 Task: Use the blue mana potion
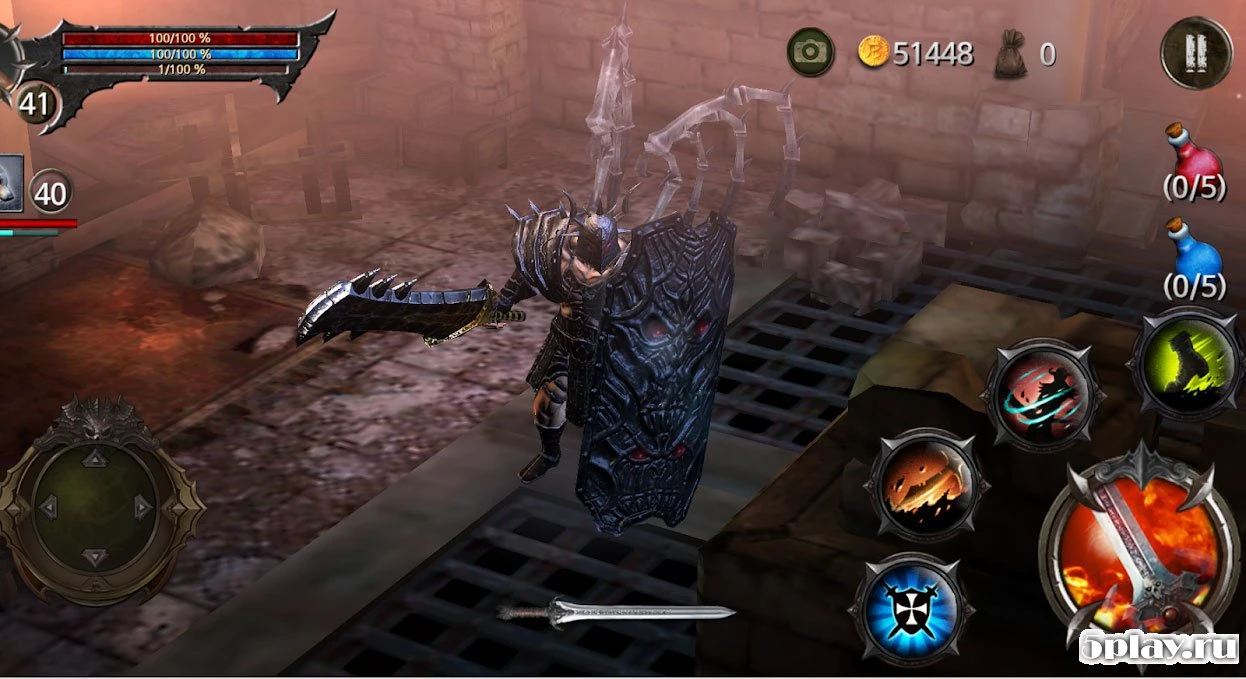[1194, 247]
